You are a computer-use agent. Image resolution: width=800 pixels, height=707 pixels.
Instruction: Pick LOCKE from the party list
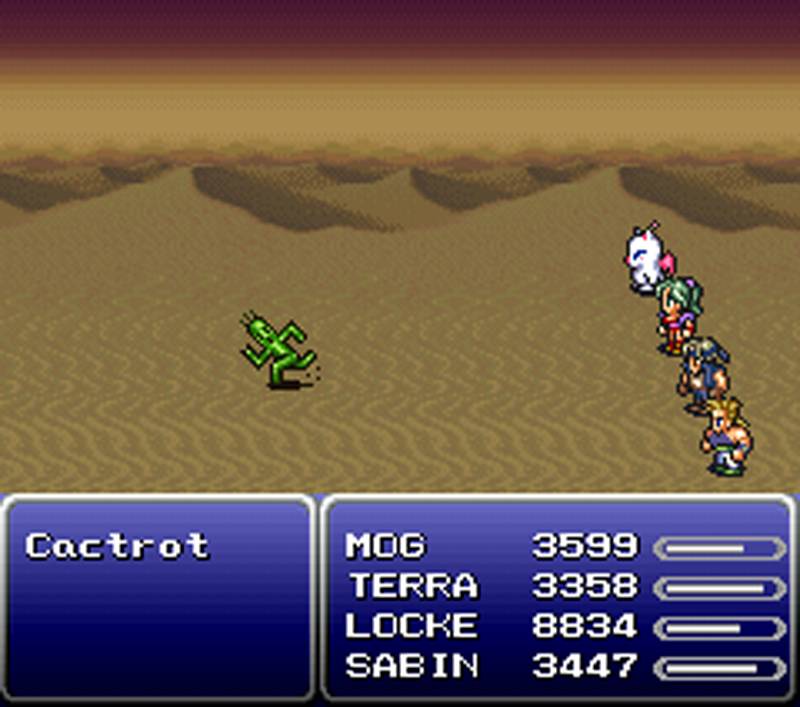point(411,626)
